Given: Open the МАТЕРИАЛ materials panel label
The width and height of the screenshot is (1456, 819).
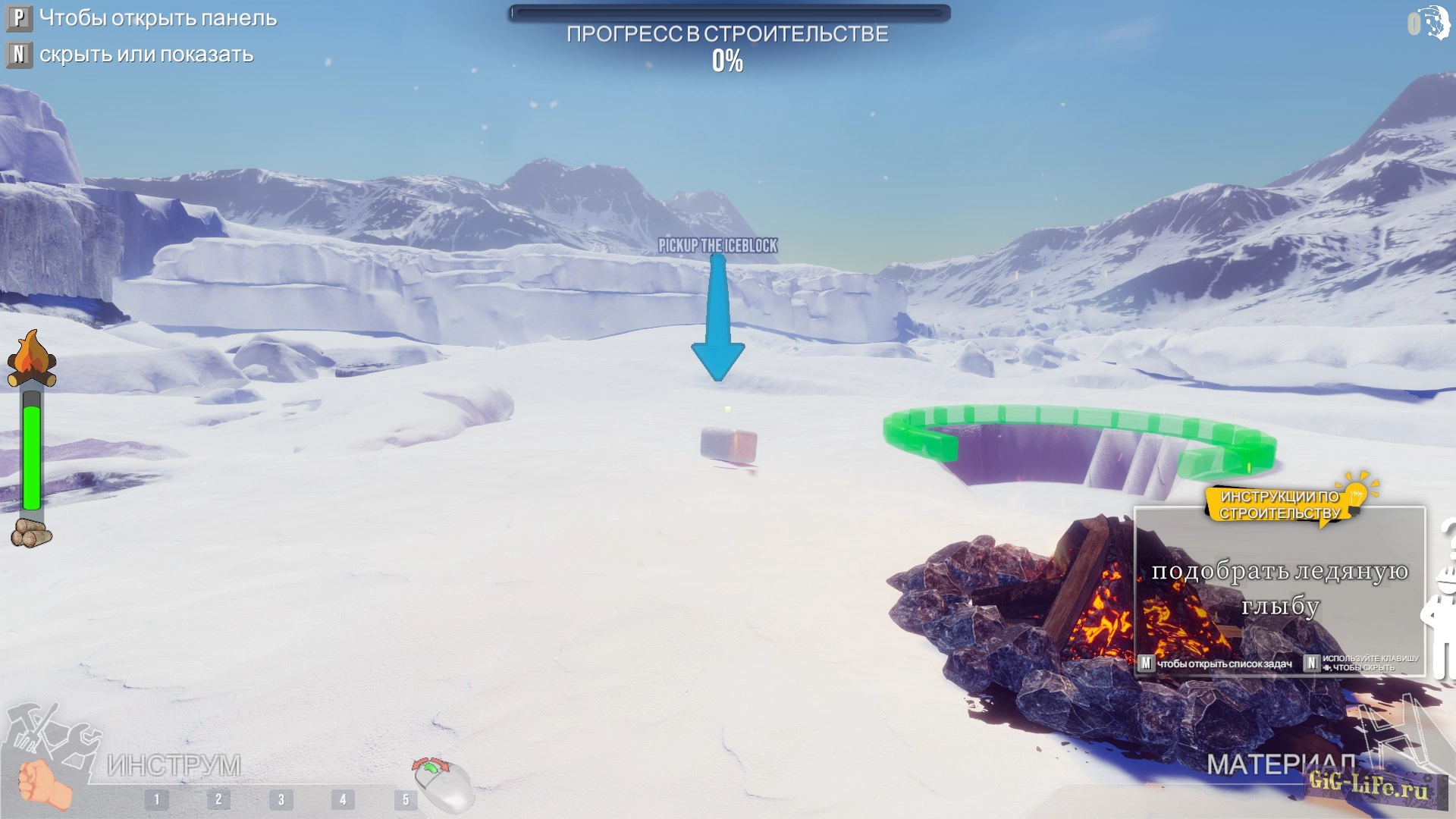Looking at the screenshot, I should point(1280,764).
